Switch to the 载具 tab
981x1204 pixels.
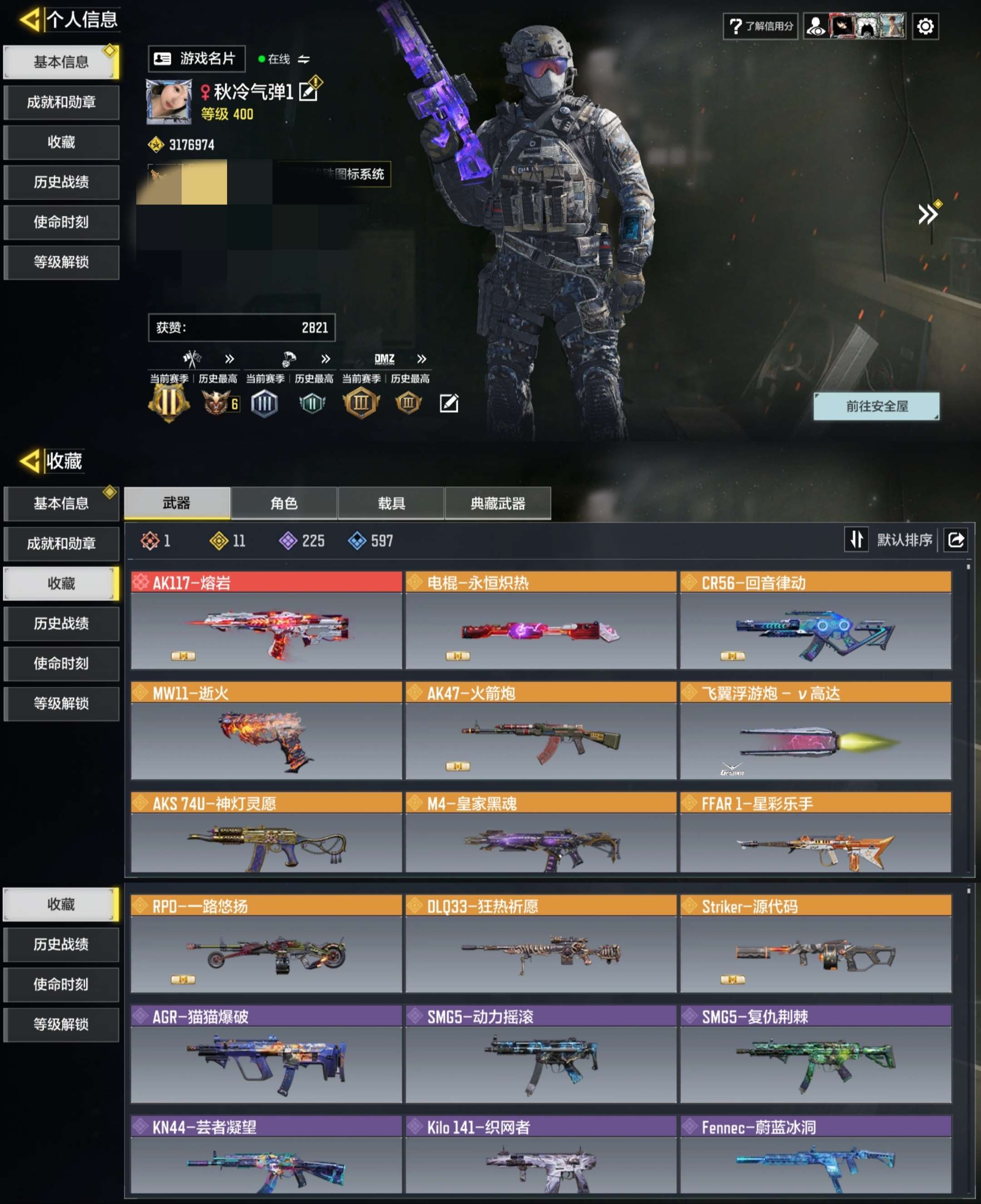pos(391,503)
